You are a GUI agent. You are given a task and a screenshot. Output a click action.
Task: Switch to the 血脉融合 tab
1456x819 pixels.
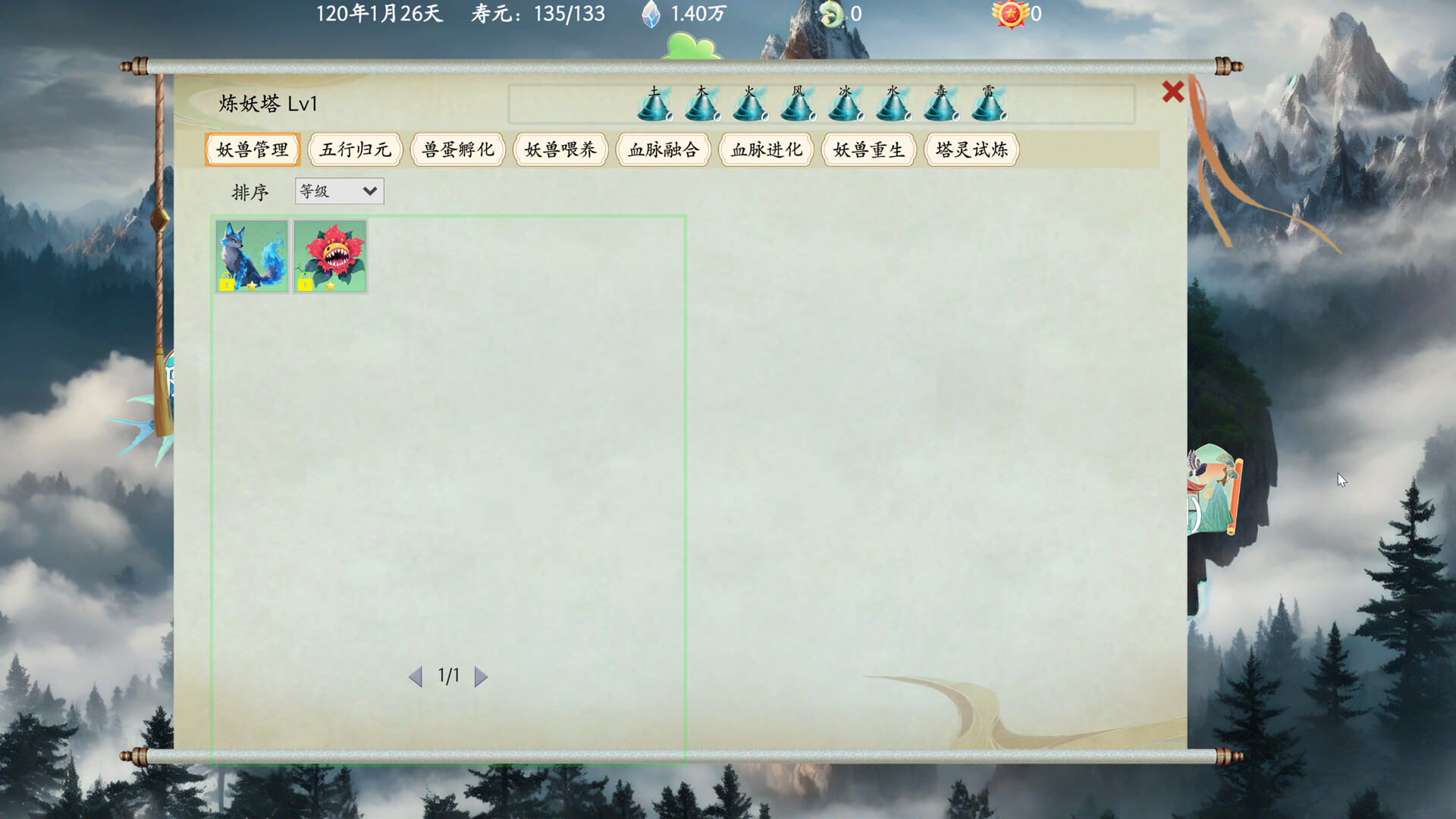pos(663,149)
